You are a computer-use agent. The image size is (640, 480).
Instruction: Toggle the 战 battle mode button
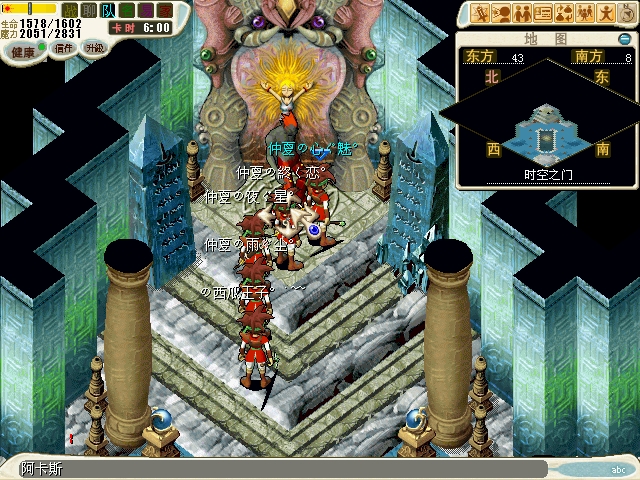coord(71,11)
